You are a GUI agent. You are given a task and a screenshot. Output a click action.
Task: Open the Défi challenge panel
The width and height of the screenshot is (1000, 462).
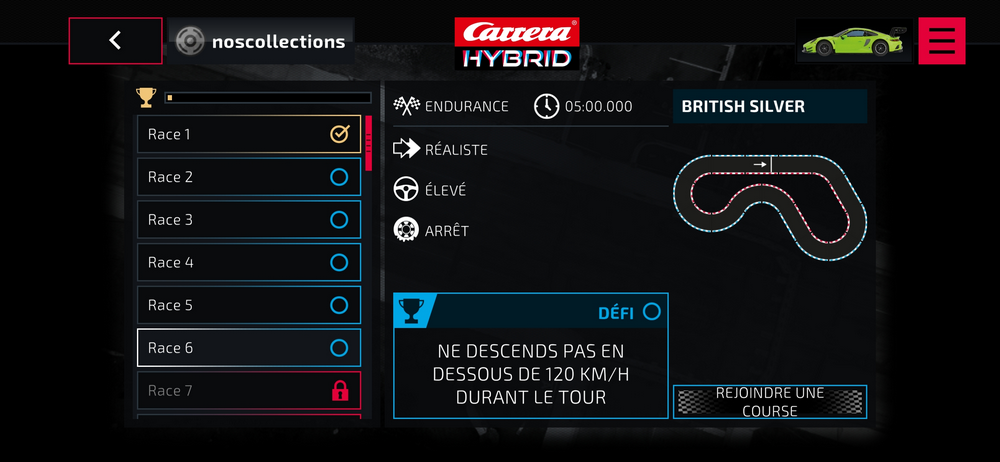click(530, 356)
